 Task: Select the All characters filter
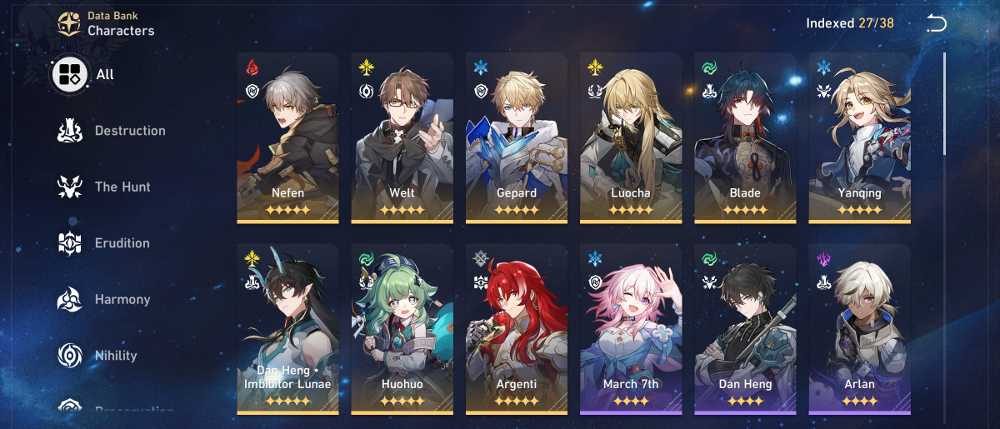pyautogui.click(x=84, y=75)
